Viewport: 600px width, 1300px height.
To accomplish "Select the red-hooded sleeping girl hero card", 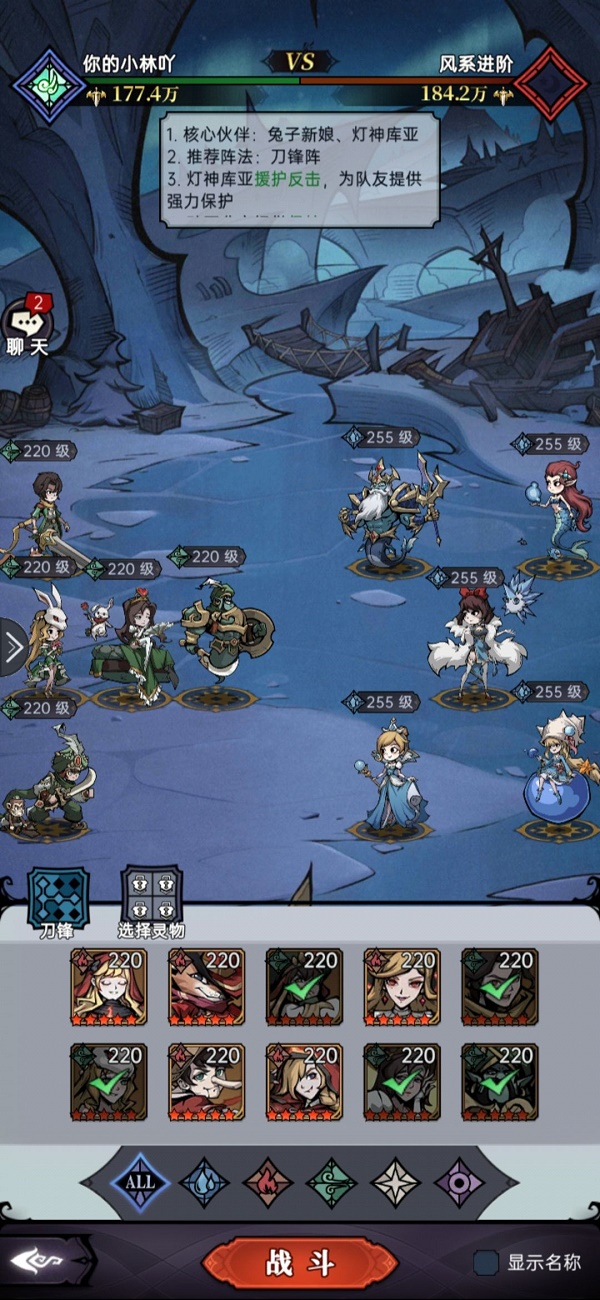I will point(109,987).
